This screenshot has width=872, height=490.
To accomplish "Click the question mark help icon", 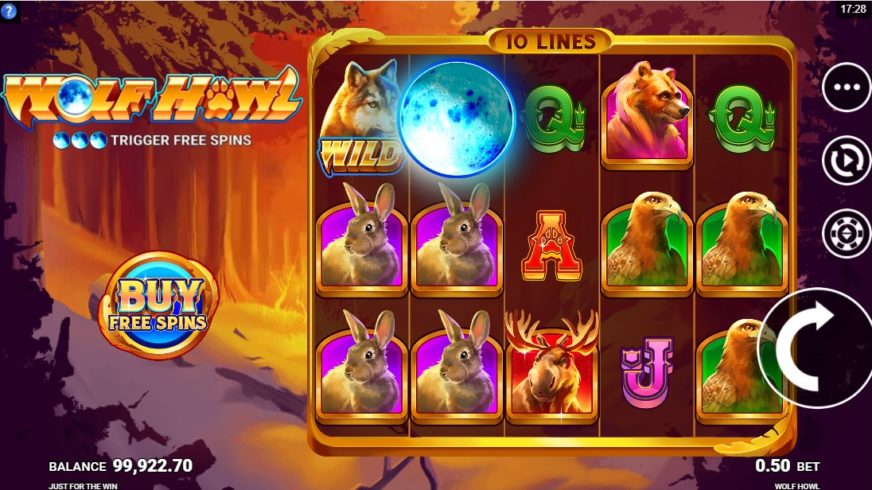I will [10, 10].
